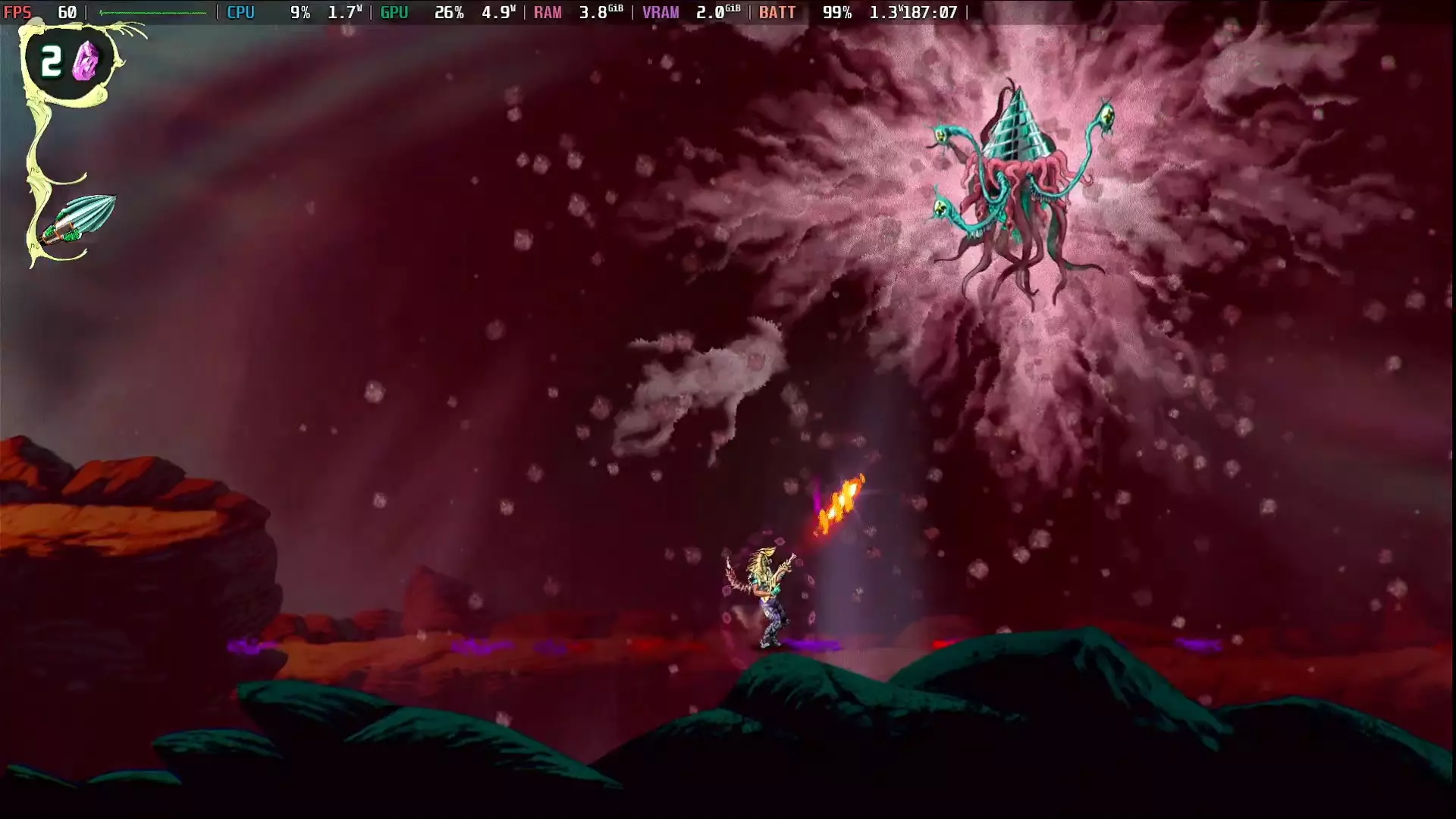The width and height of the screenshot is (1456, 819).
Task: Click the FPS label in the MangoHud overlay
Action: pos(19,12)
